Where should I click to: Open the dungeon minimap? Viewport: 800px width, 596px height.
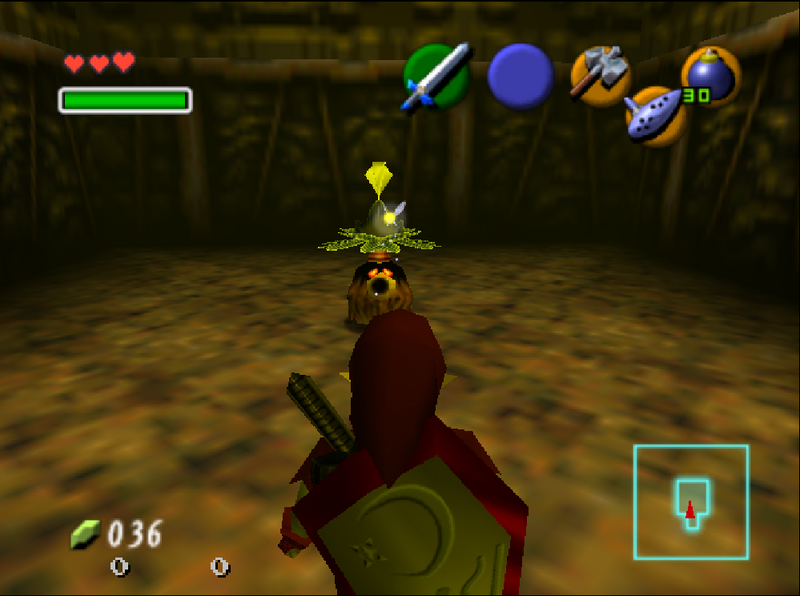(x=691, y=501)
